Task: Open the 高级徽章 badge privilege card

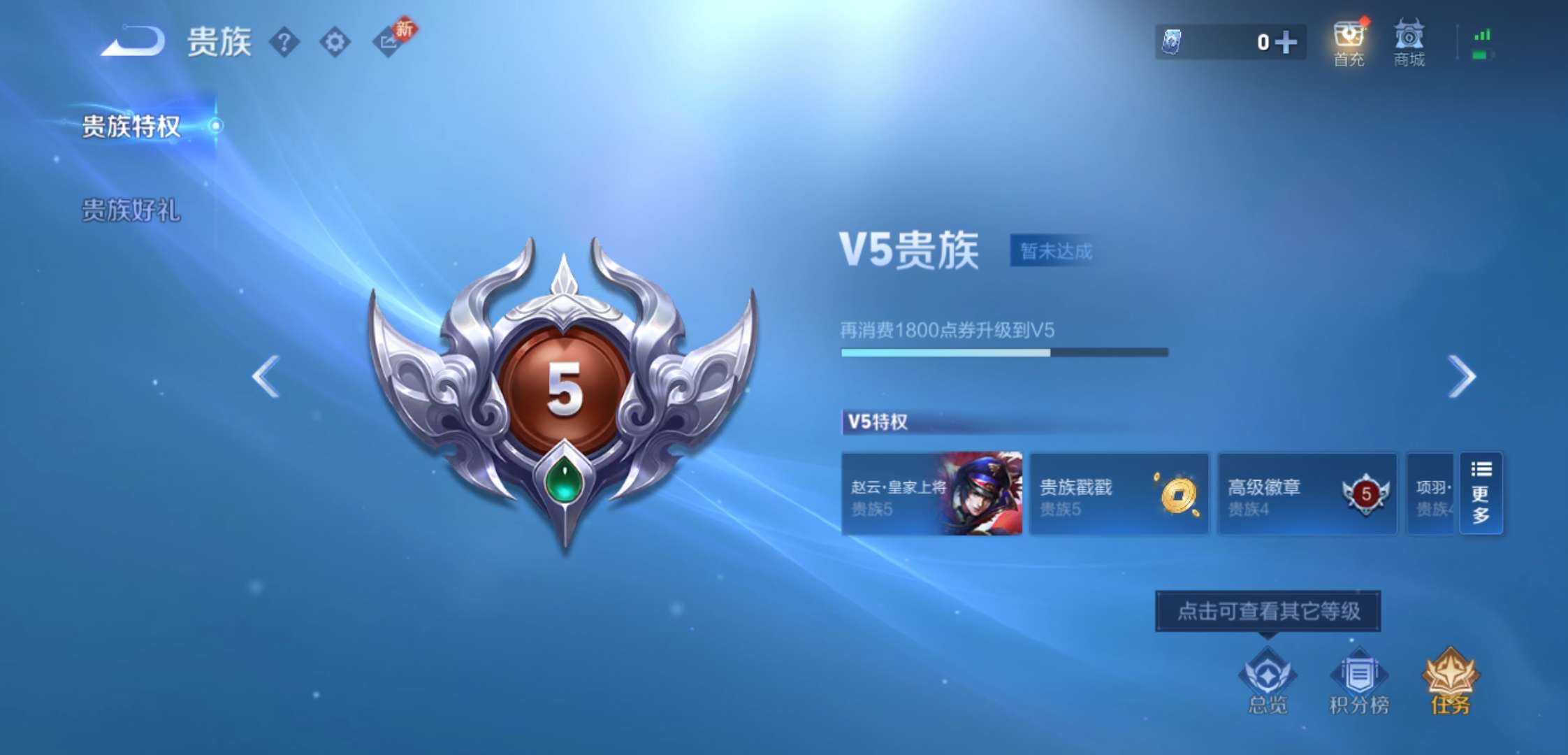Action: pos(1307,494)
